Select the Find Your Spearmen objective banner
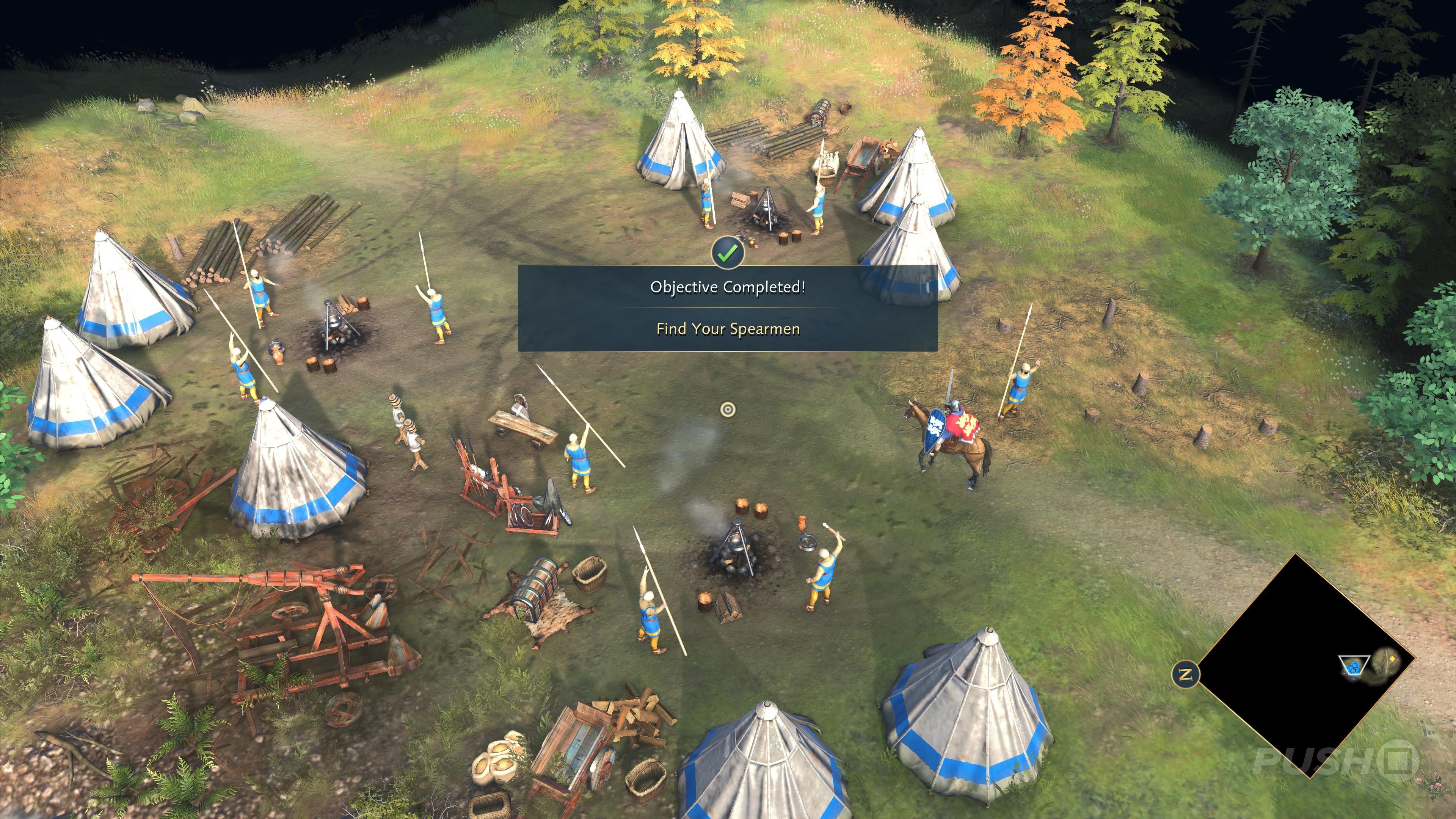 point(728,329)
